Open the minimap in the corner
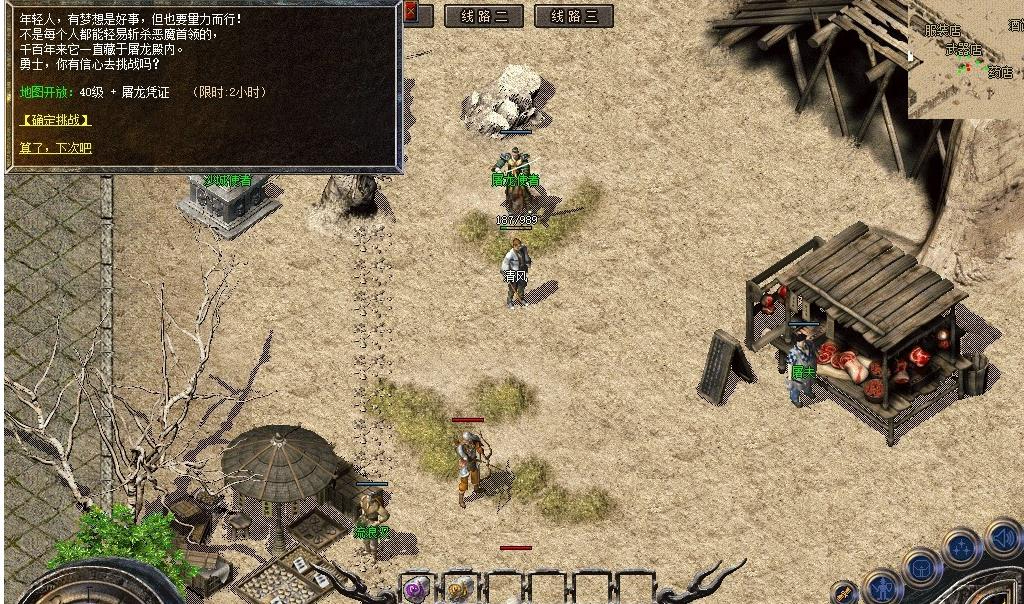Viewport: 1024px width, 604px height. pyautogui.click(x=965, y=58)
